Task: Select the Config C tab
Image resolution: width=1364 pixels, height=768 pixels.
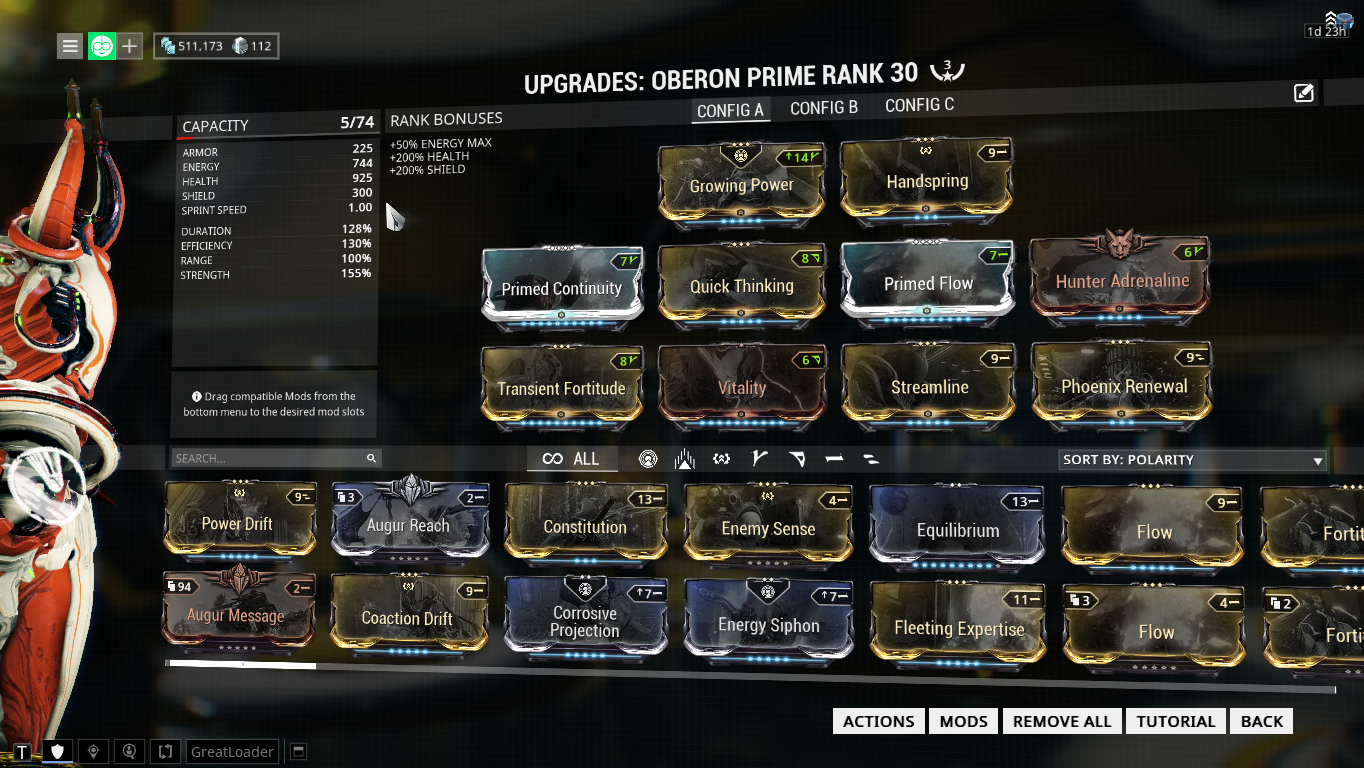Action: 919,105
